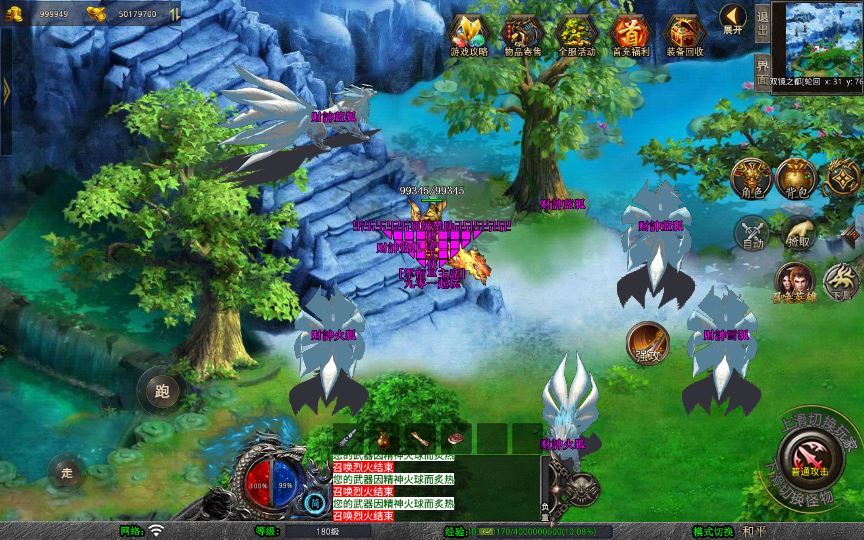
Task: Use the 强攻 assault skill
Action: pos(646,342)
